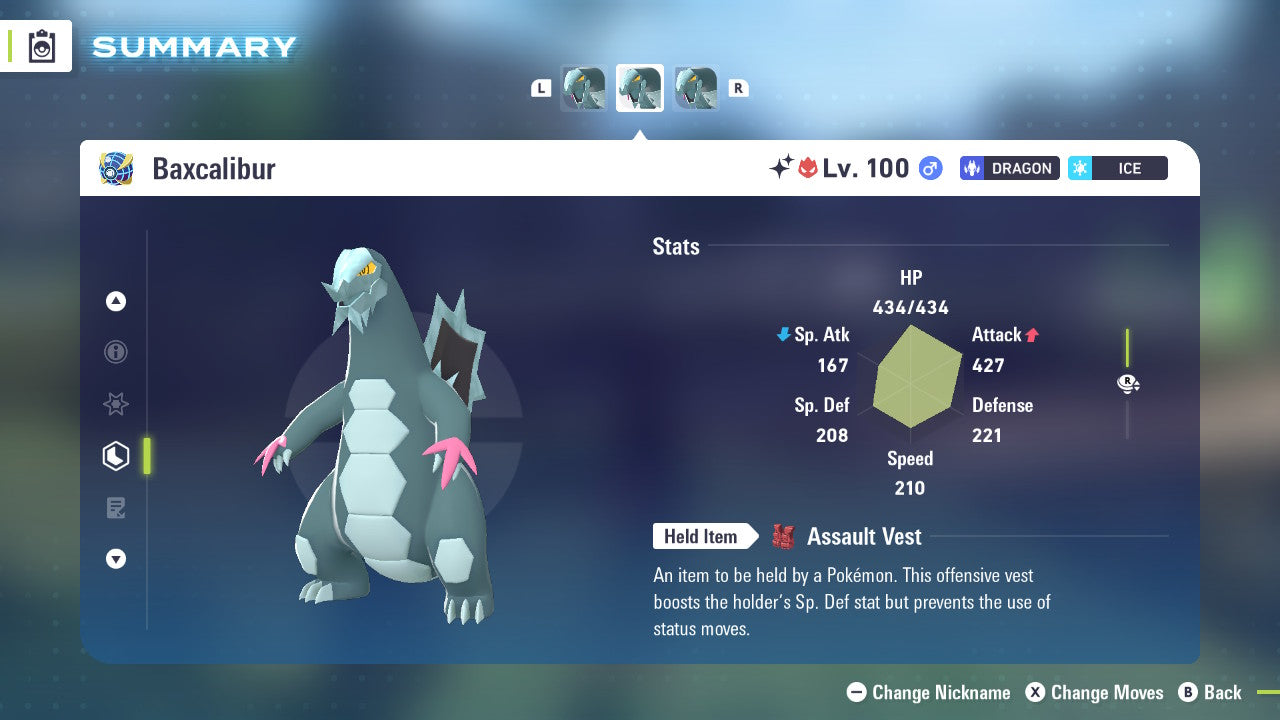The height and width of the screenshot is (720, 1280).
Task: Click the Change Moves button
Action: [x=1097, y=692]
